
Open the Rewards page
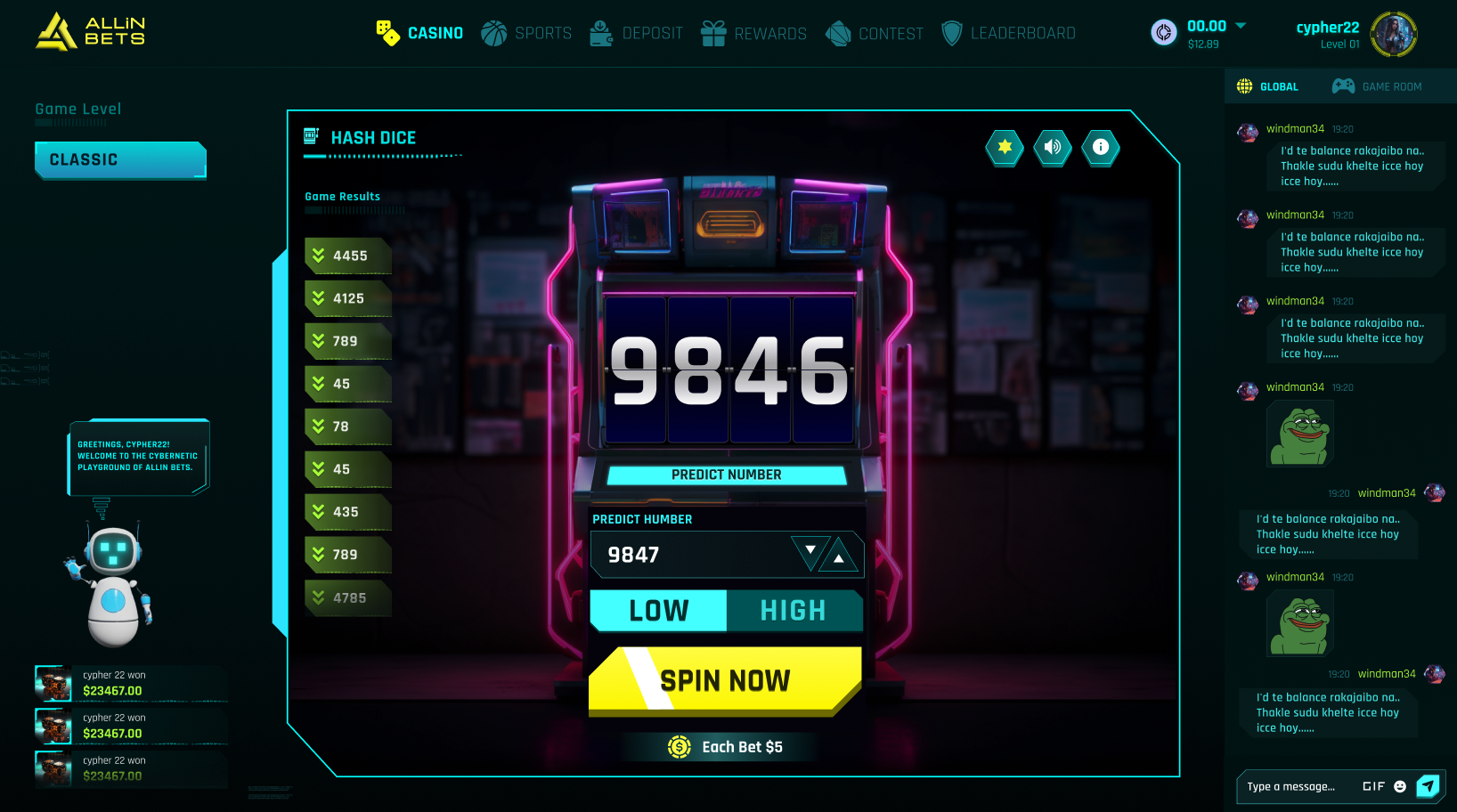[x=753, y=34]
